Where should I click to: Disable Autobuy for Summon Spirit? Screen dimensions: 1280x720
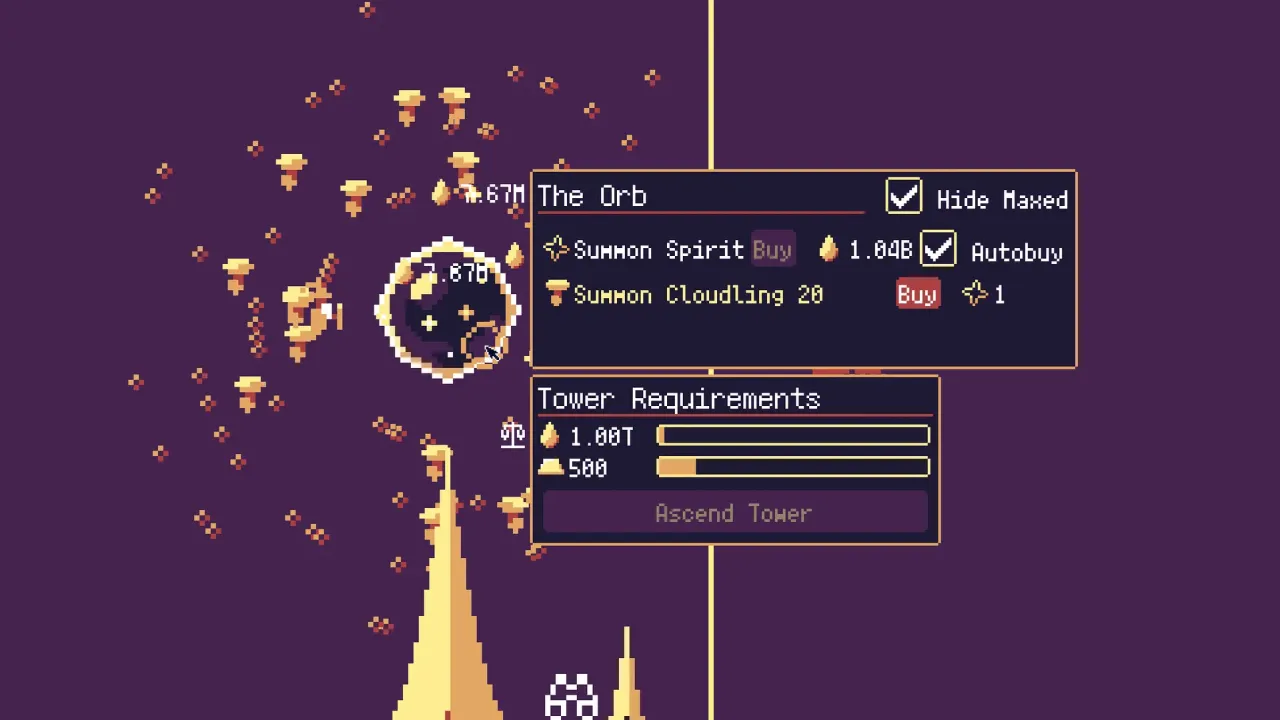pos(938,250)
